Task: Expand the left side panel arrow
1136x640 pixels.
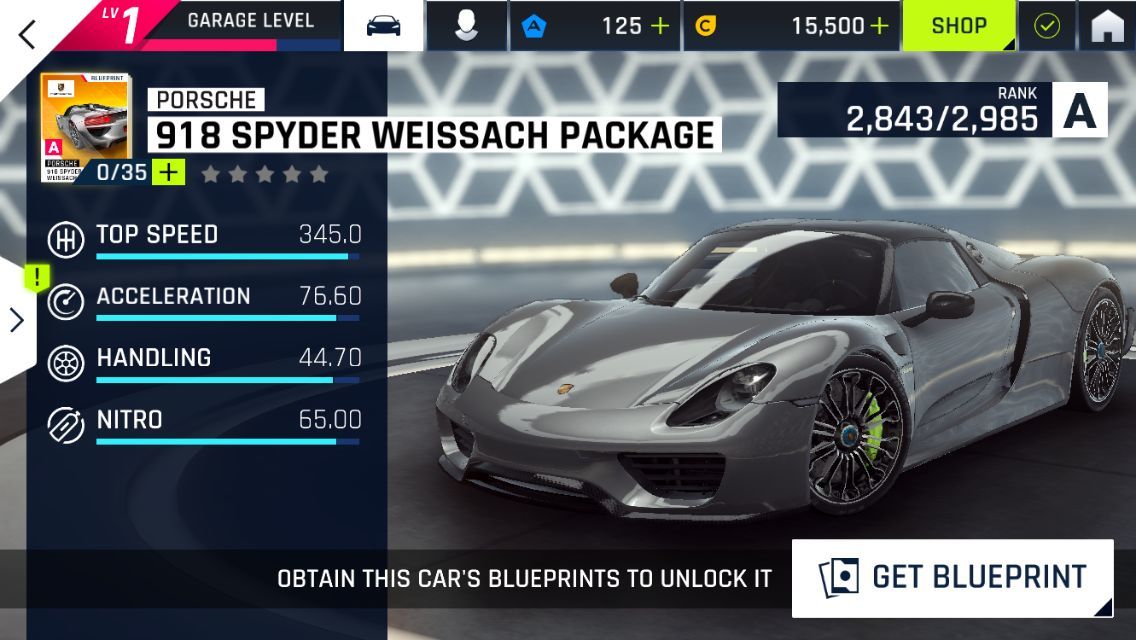Action: pyautogui.click(x=17, y=319)
